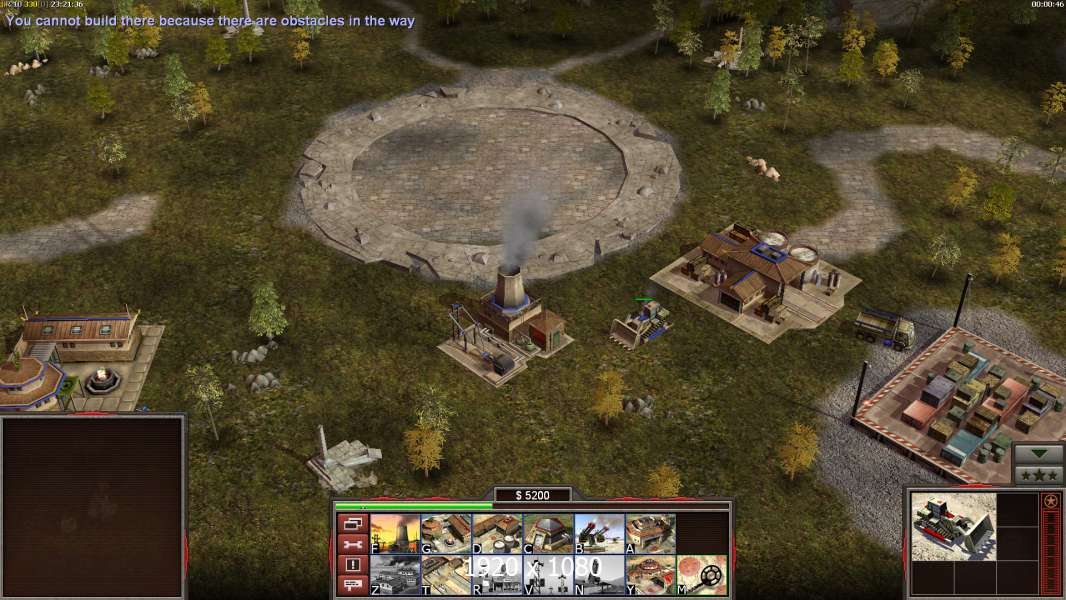This screenshot has width=1066, height=600.
Task: Choose the War Factory build icon (A)
Action: click(650, 533)
